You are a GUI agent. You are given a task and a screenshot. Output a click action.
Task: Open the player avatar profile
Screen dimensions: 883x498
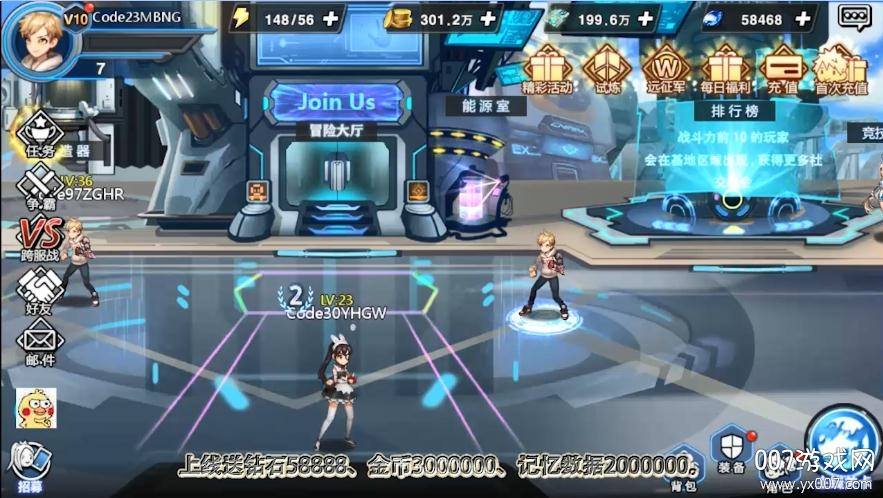pyautogui.click(x=34, y=37)
